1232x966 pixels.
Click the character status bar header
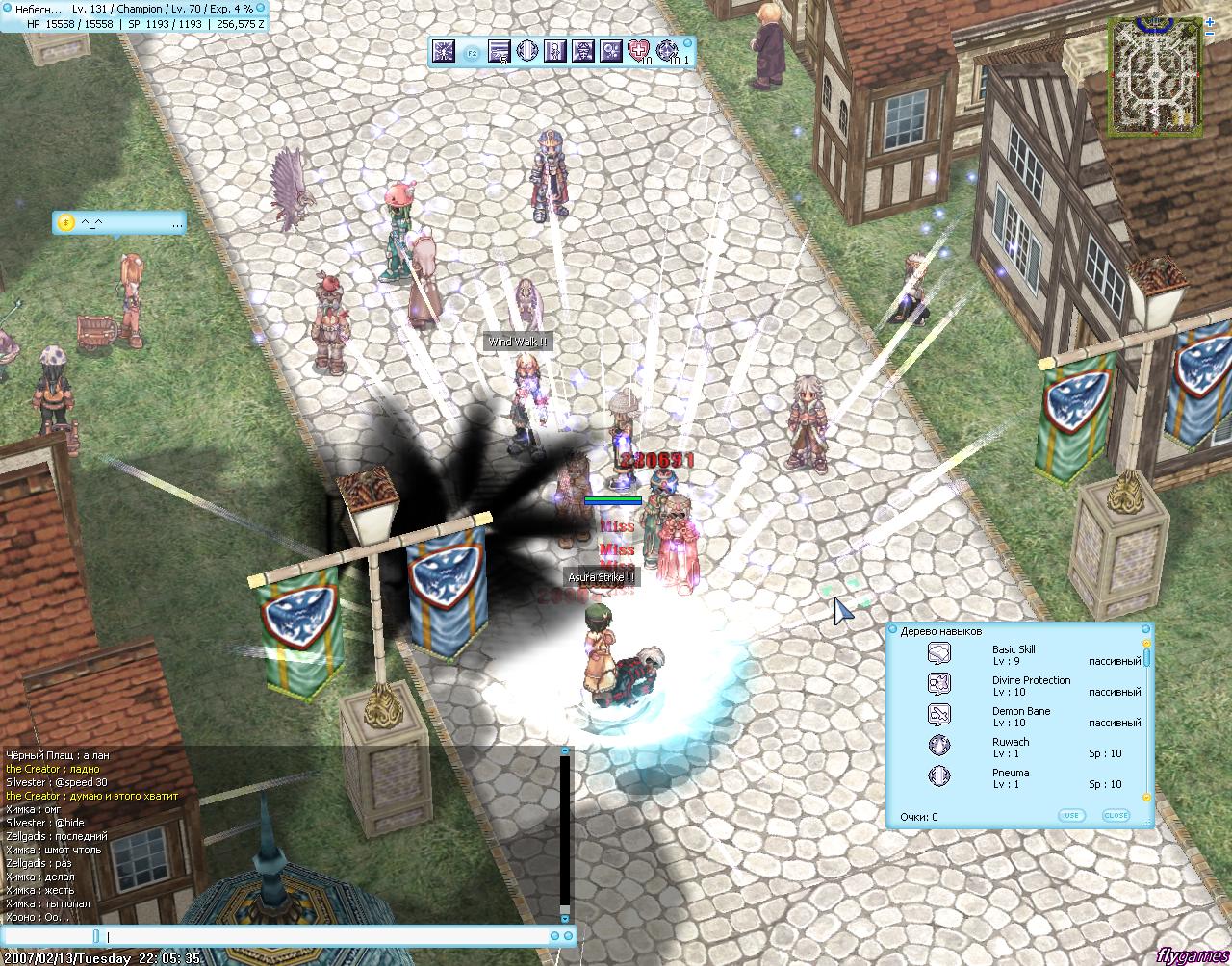(x=135, y=9)
